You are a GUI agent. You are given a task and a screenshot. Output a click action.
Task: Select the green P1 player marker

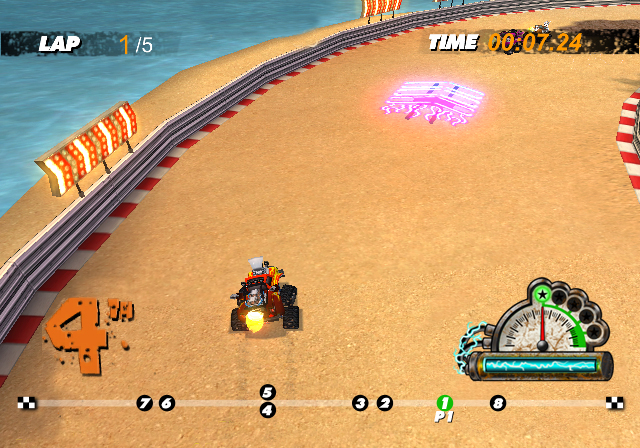pos(445,402)
